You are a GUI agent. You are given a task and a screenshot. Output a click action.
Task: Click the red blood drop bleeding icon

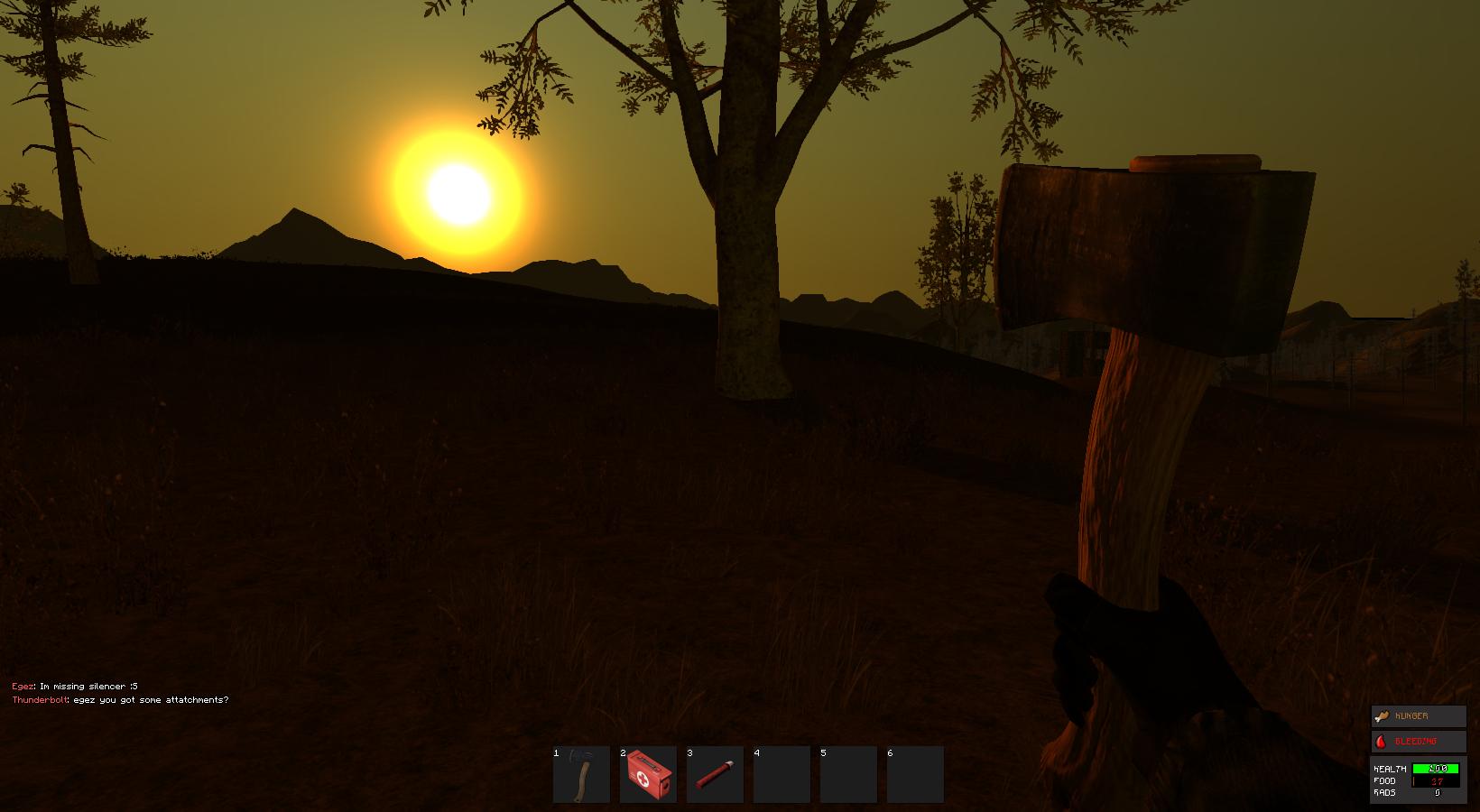pos(1382,741)
